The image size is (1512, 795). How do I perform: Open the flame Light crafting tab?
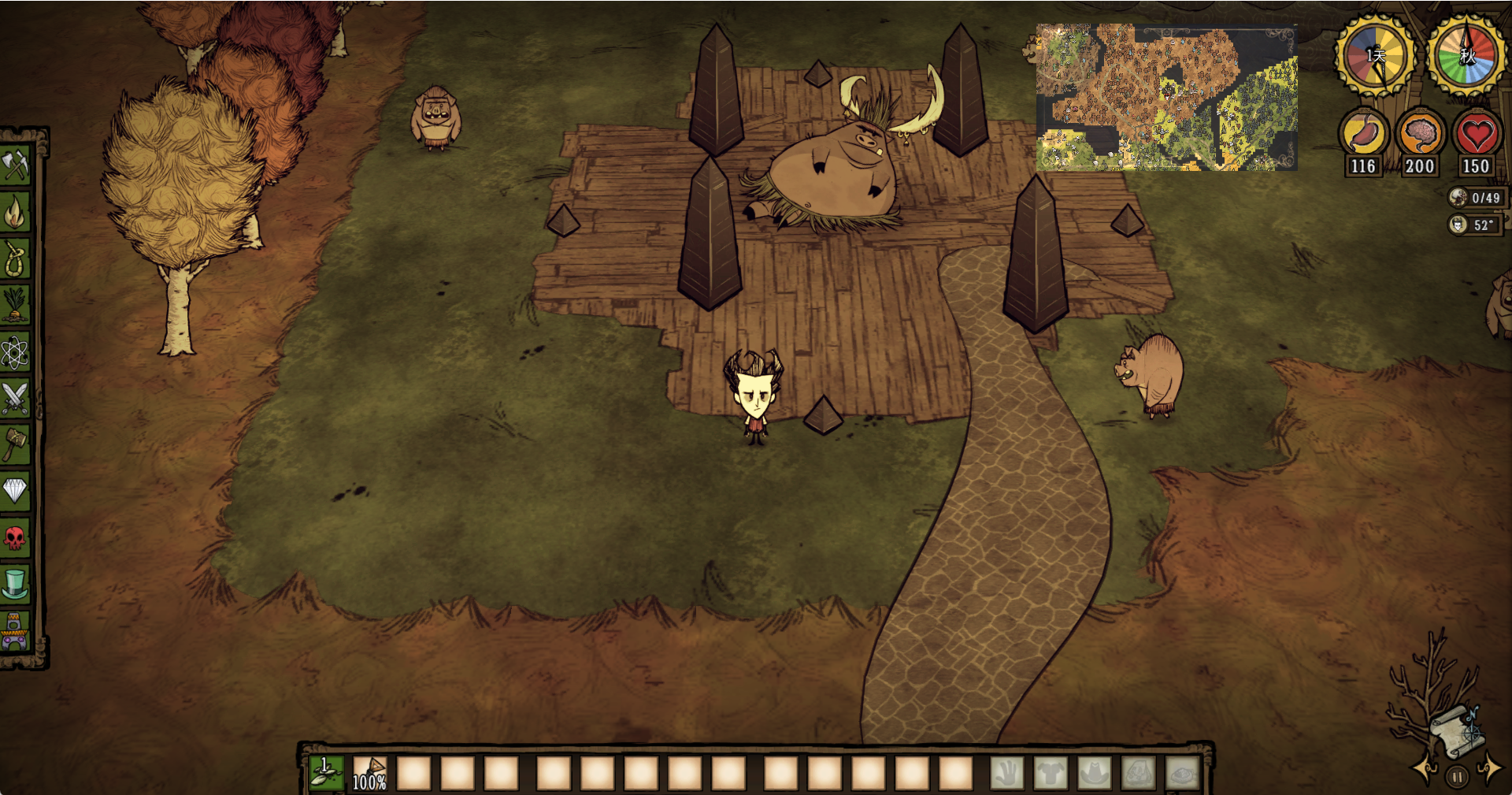[x=15, y=212]
